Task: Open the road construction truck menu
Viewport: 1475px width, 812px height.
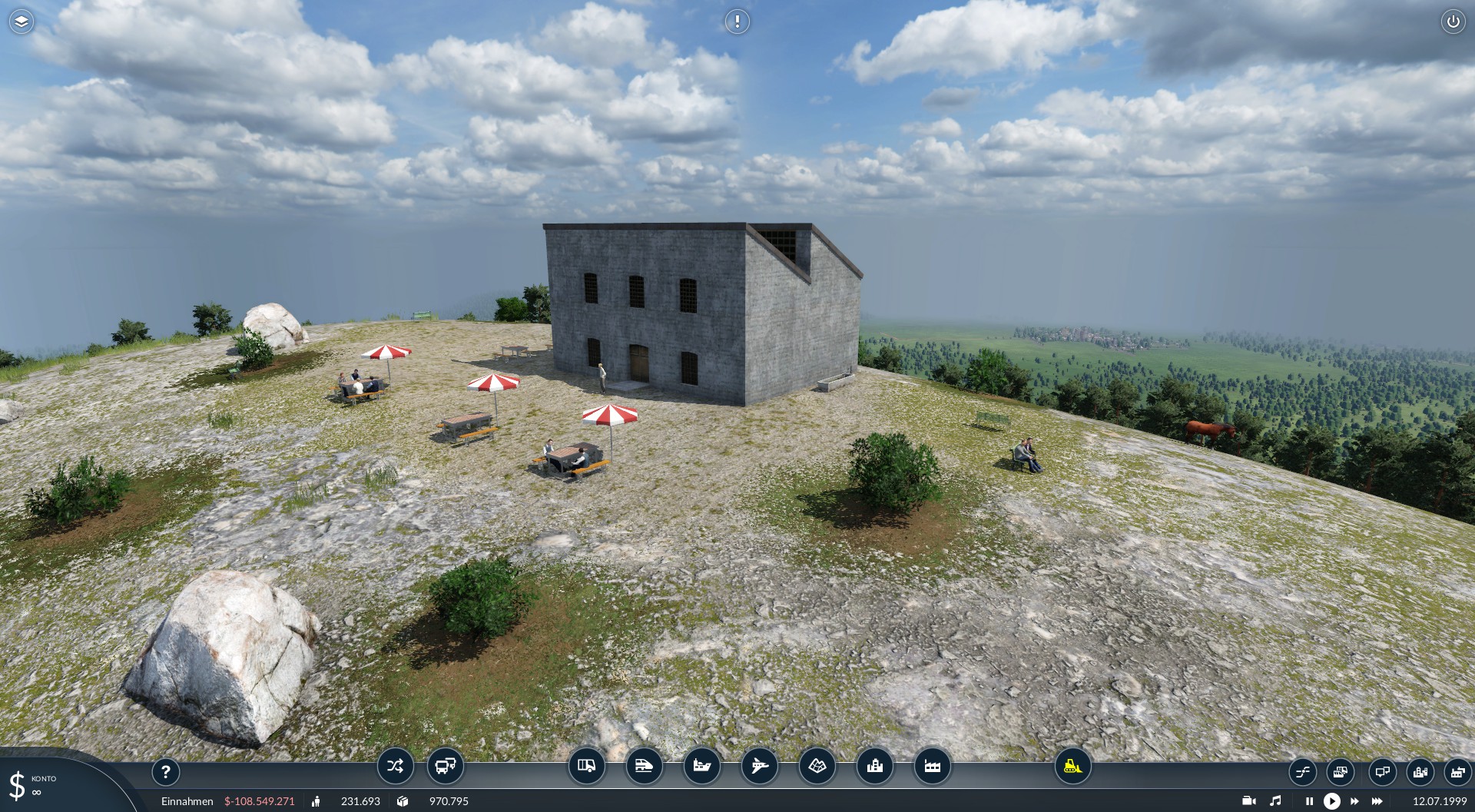Action: point(587,766)
